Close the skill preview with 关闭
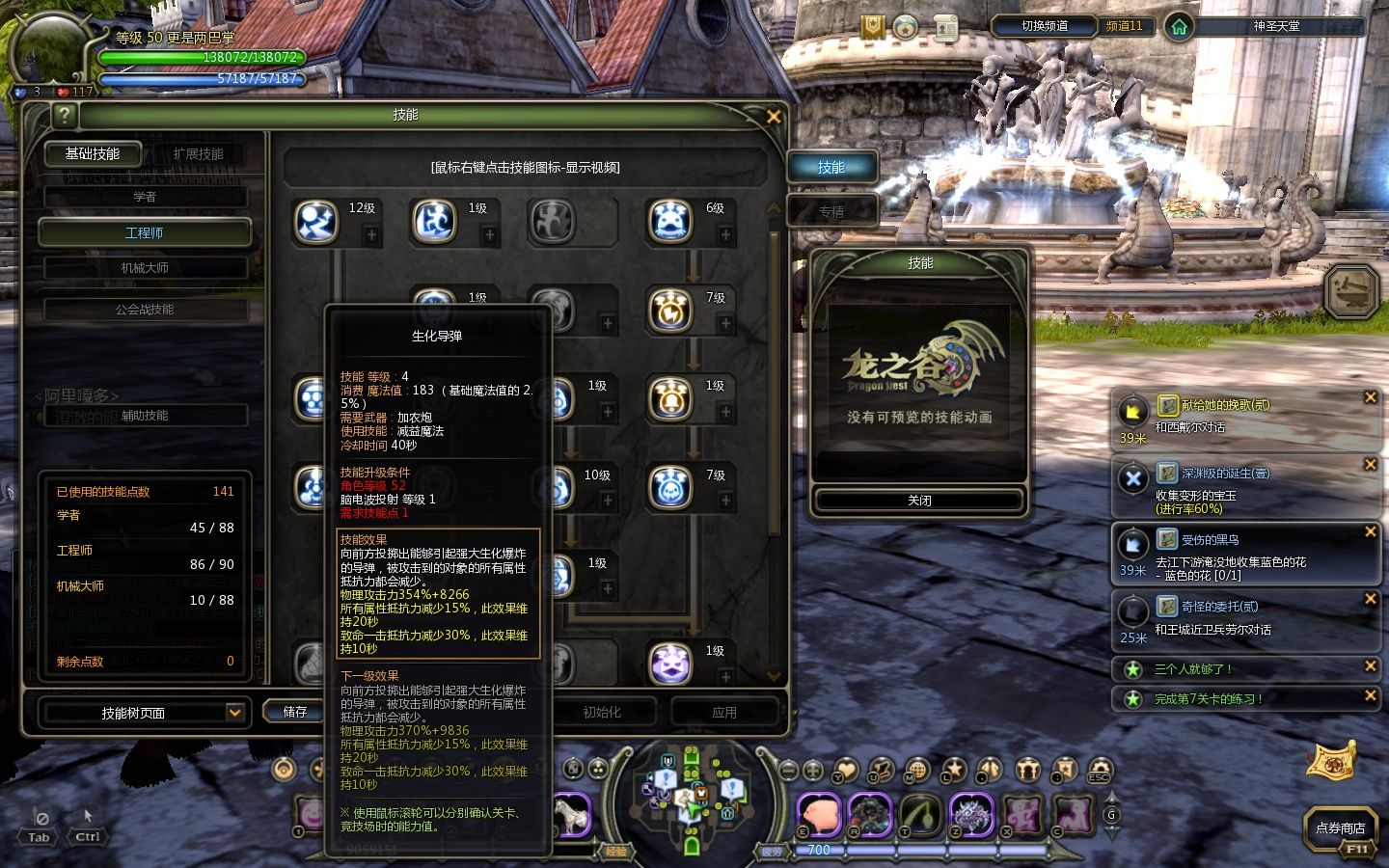 (x=919, y=501)
